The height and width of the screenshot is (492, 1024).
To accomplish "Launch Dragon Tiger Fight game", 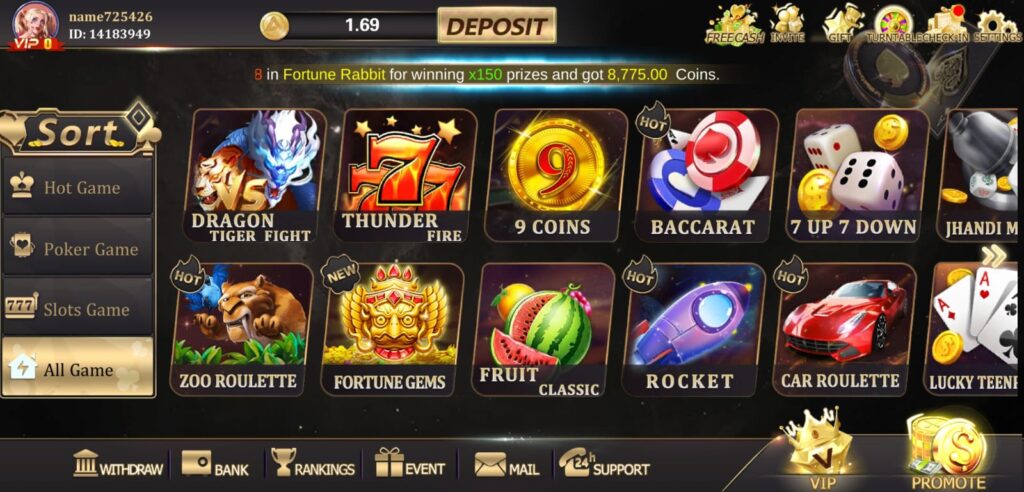I will pyautogui.click(x=256, y=177).
